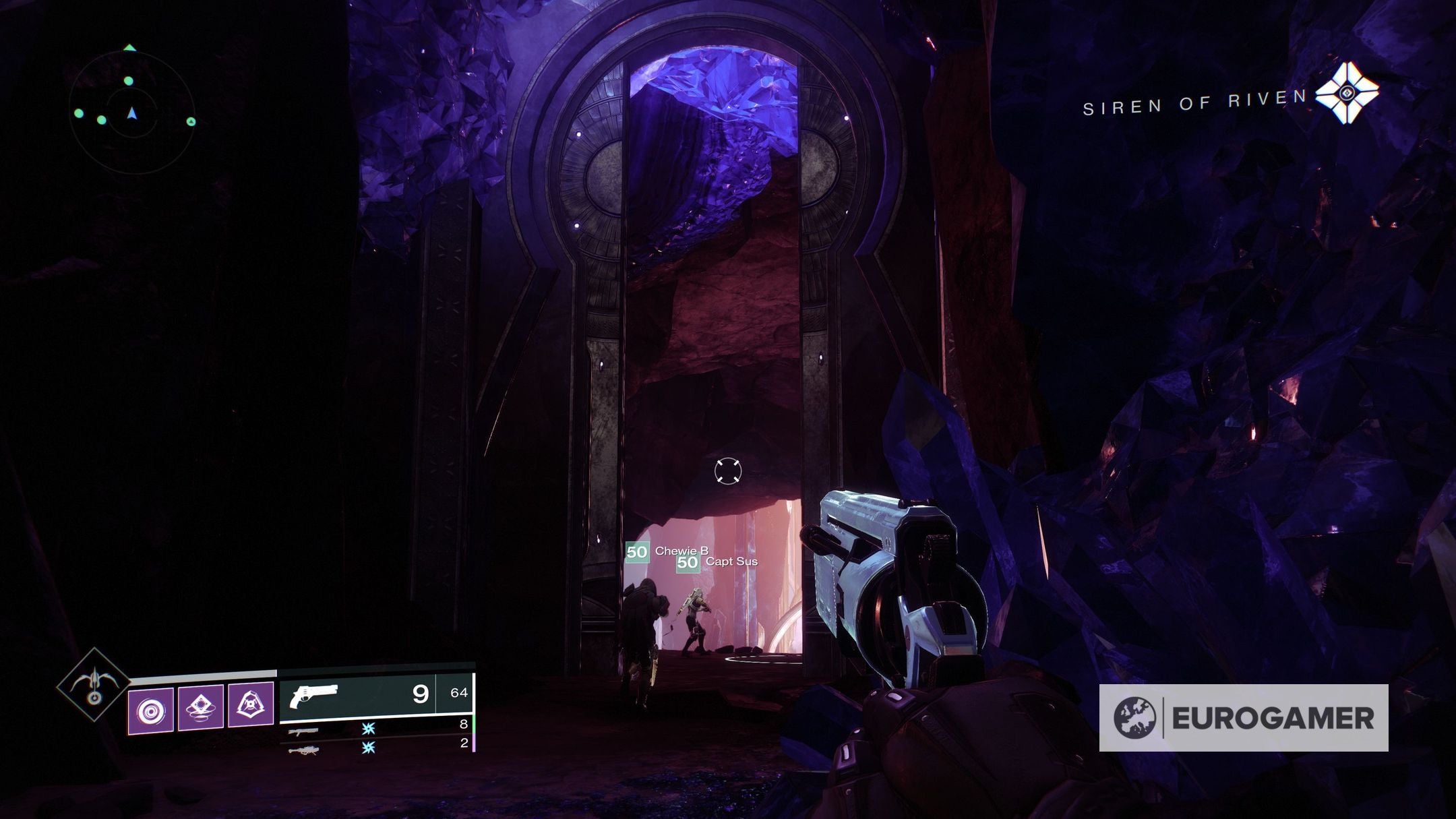
Task: Select the Capt Sus player nameplate
Action: click(717, 562)
